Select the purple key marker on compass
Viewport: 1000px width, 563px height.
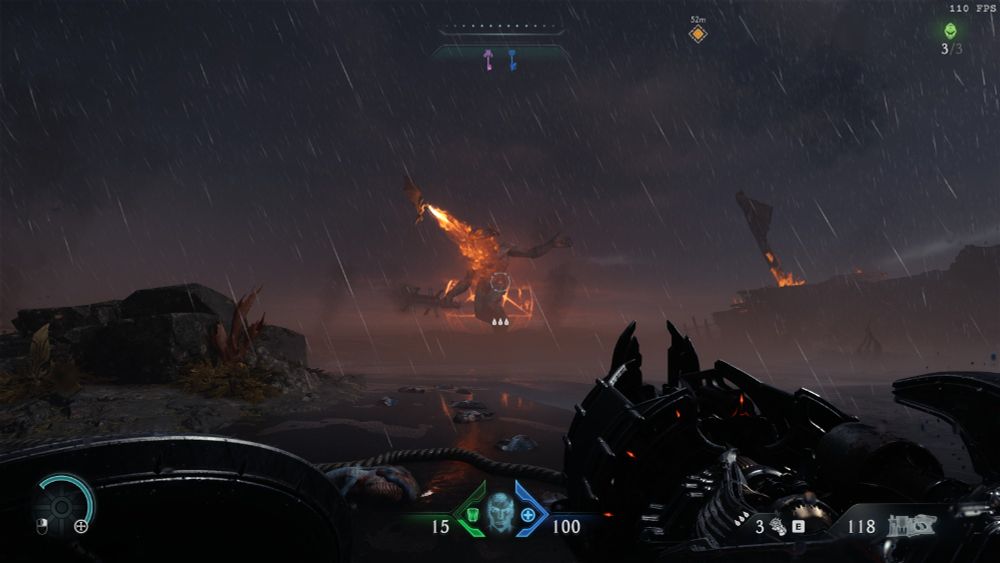[x=488, y=60]
